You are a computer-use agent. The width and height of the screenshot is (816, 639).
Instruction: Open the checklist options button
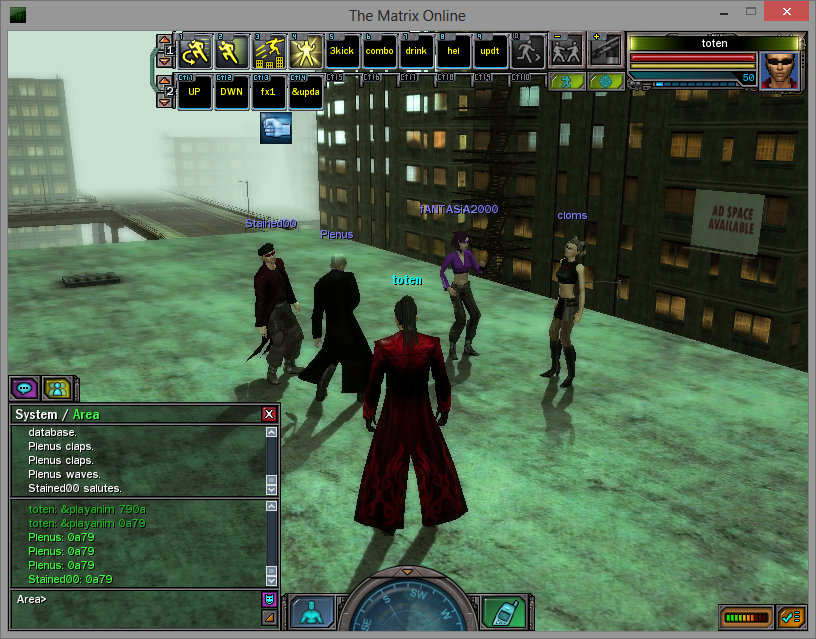(792, 616)
